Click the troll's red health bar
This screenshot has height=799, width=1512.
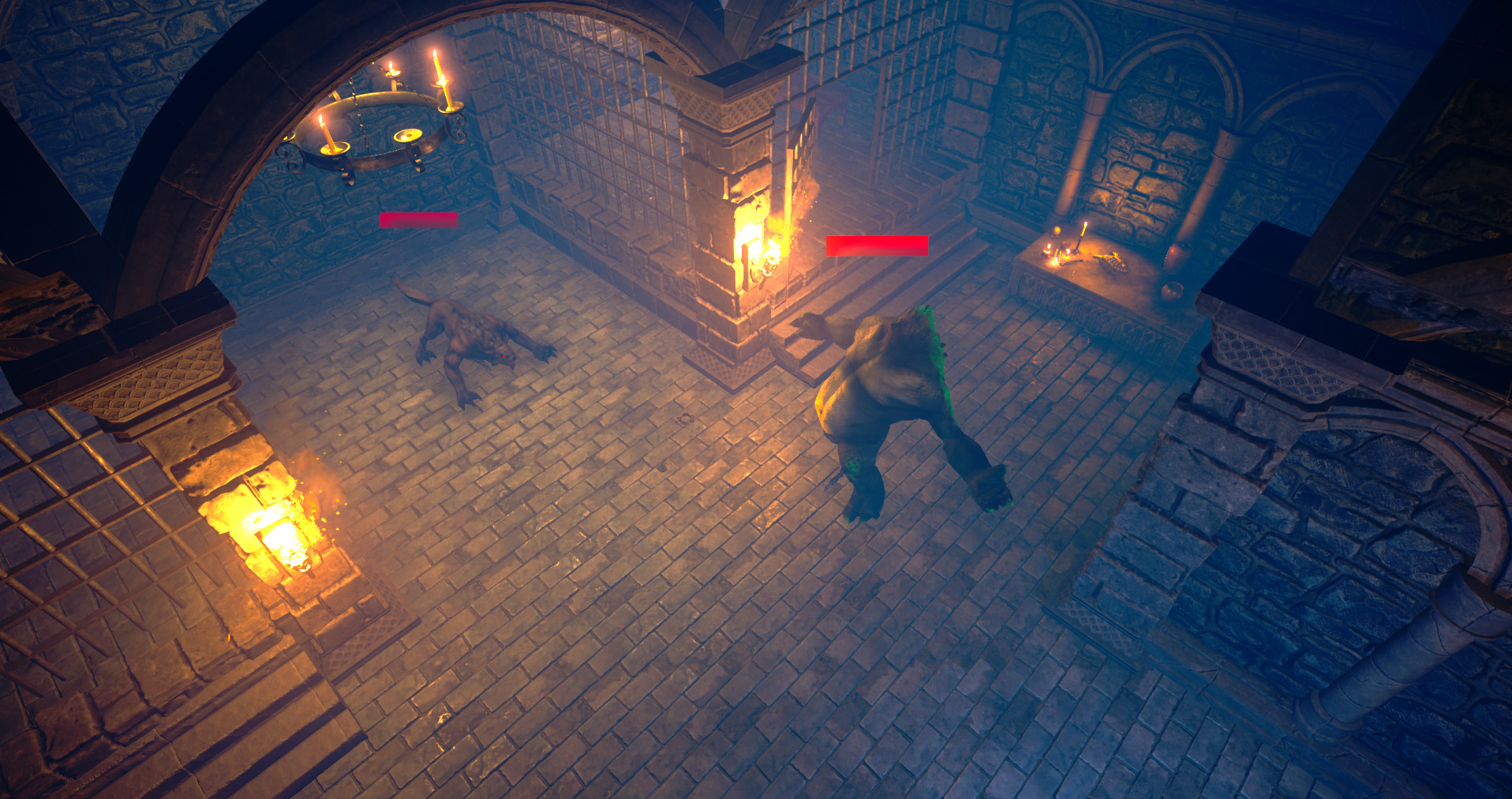[x=876, y=246]
